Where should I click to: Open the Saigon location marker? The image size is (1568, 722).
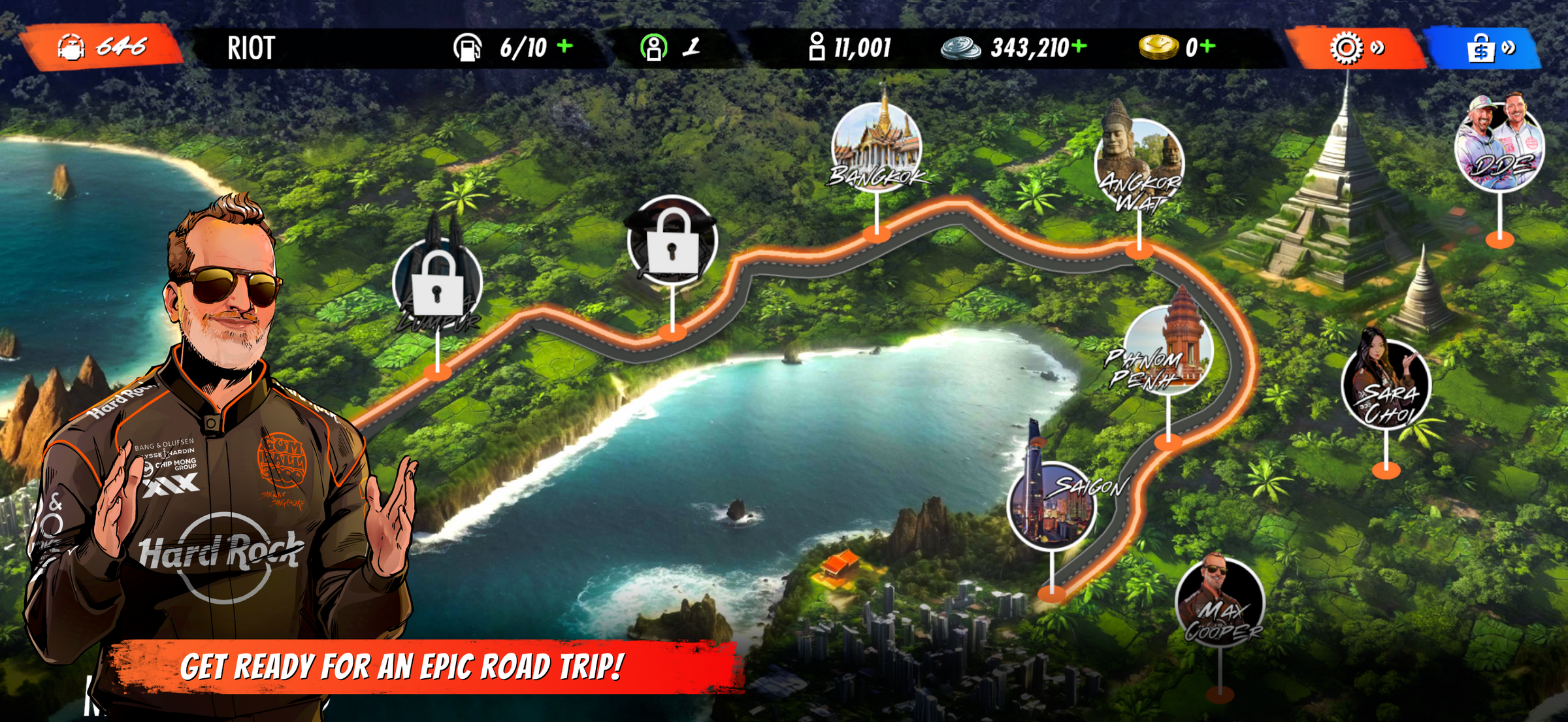[1052, 504]
